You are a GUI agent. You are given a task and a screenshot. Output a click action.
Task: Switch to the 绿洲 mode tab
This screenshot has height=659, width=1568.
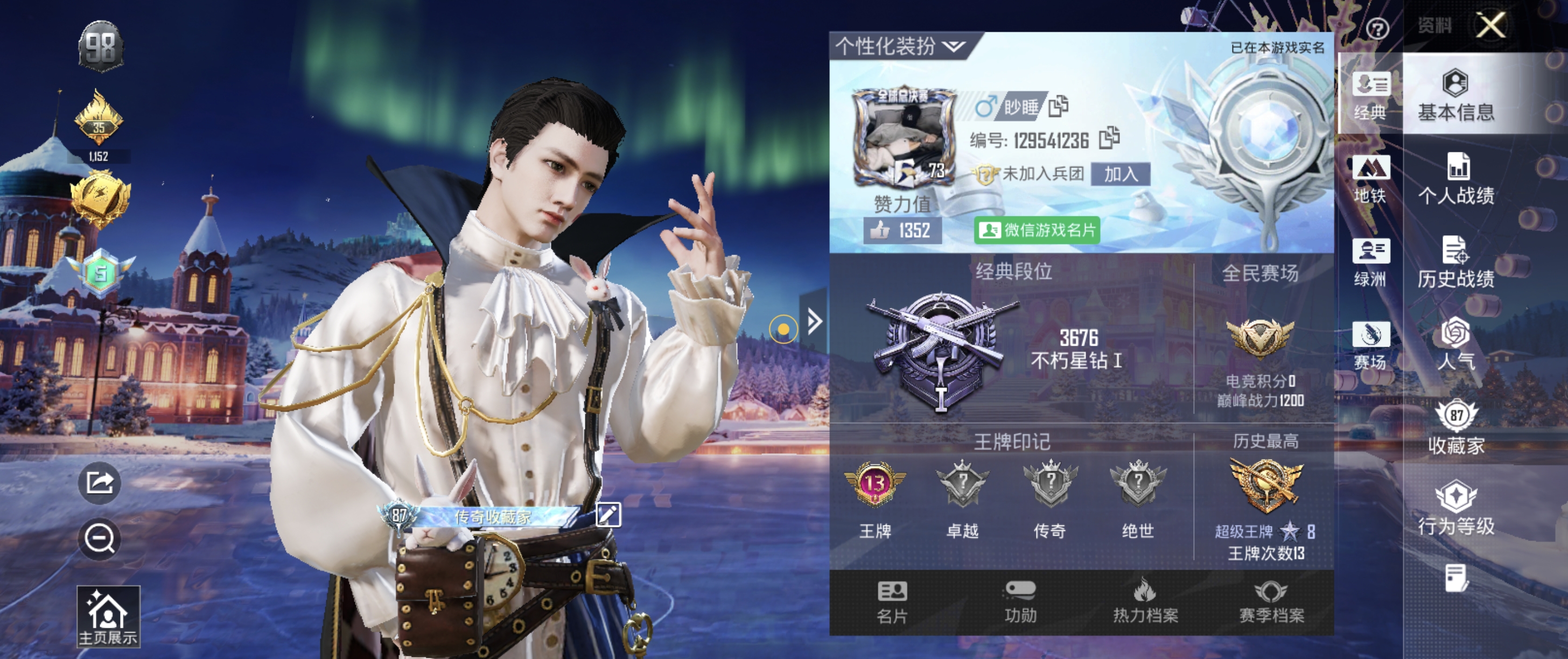pyautogui.click(x=1370, y=262)
